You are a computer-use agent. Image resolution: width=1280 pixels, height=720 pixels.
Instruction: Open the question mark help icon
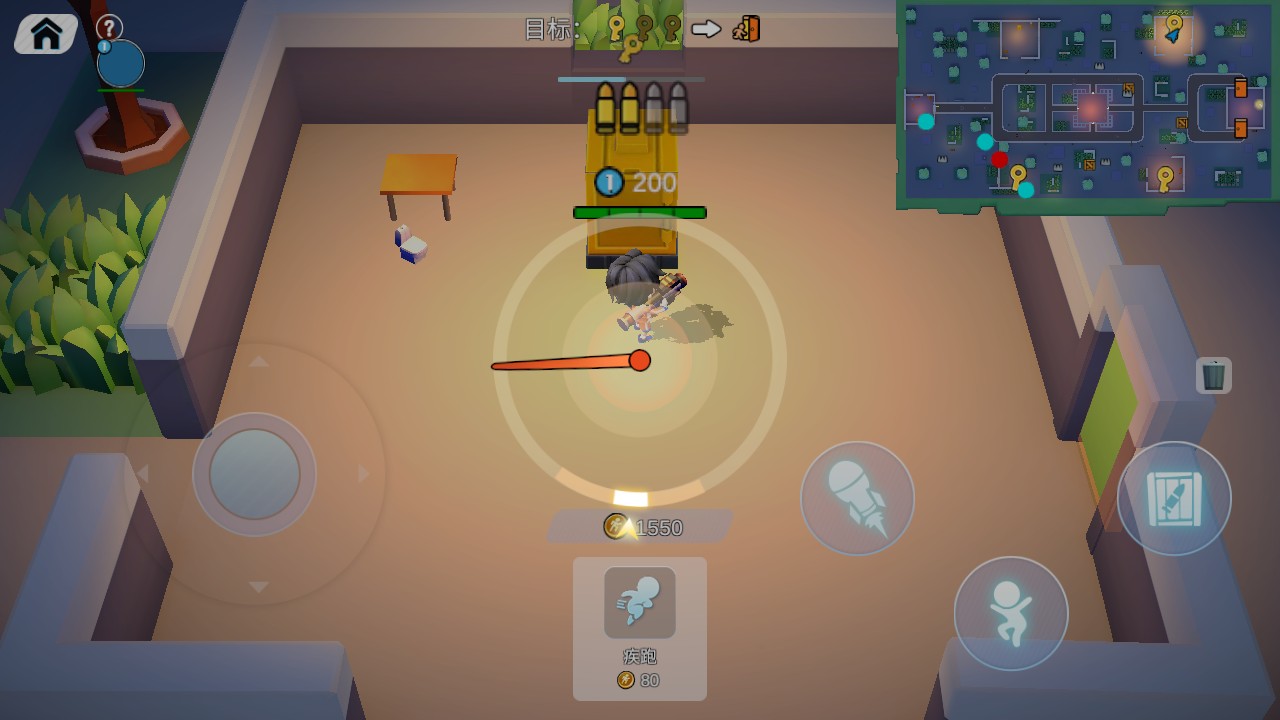point(109,27)
